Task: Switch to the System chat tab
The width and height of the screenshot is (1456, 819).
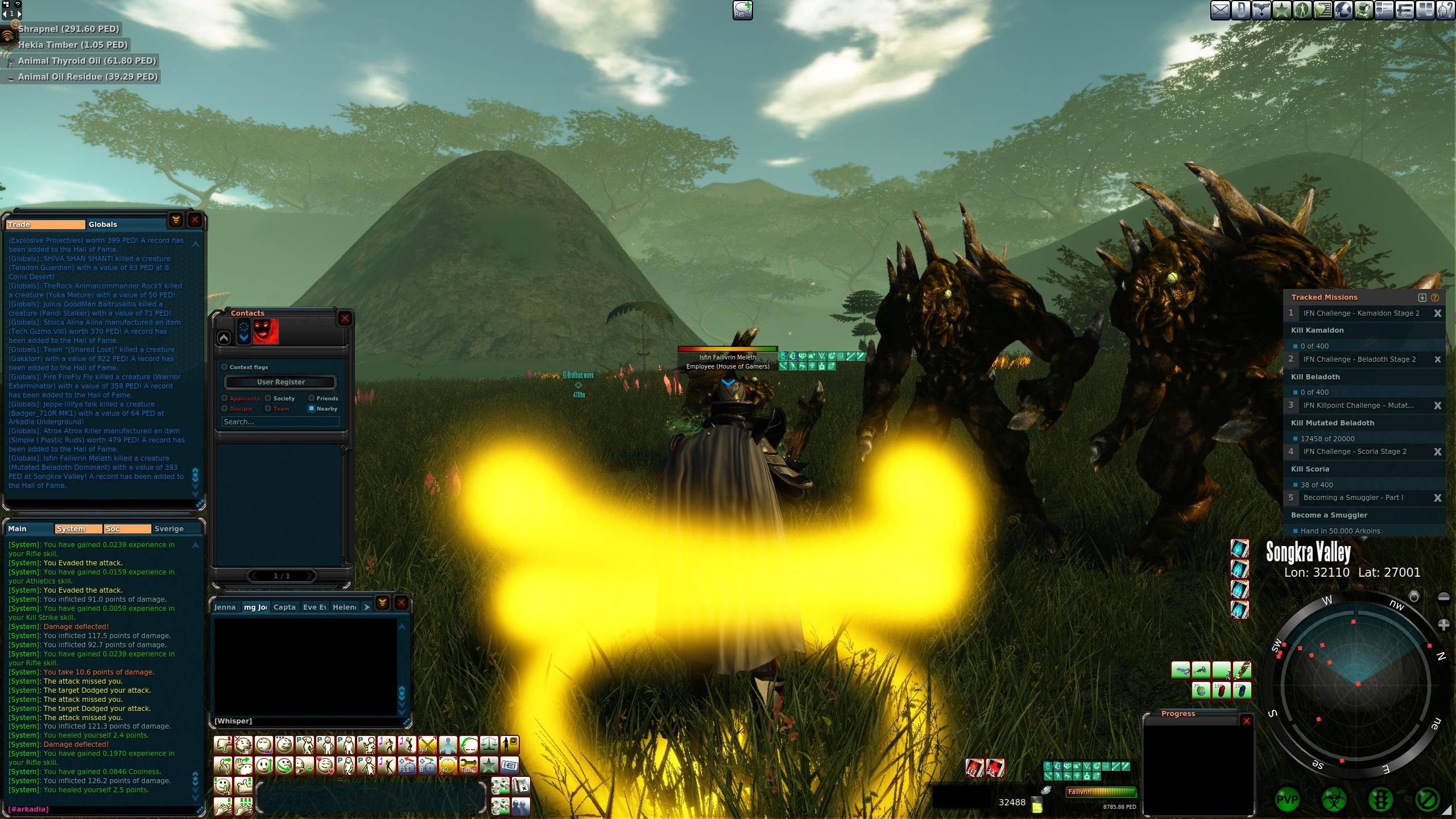Action: click(78, 529)
